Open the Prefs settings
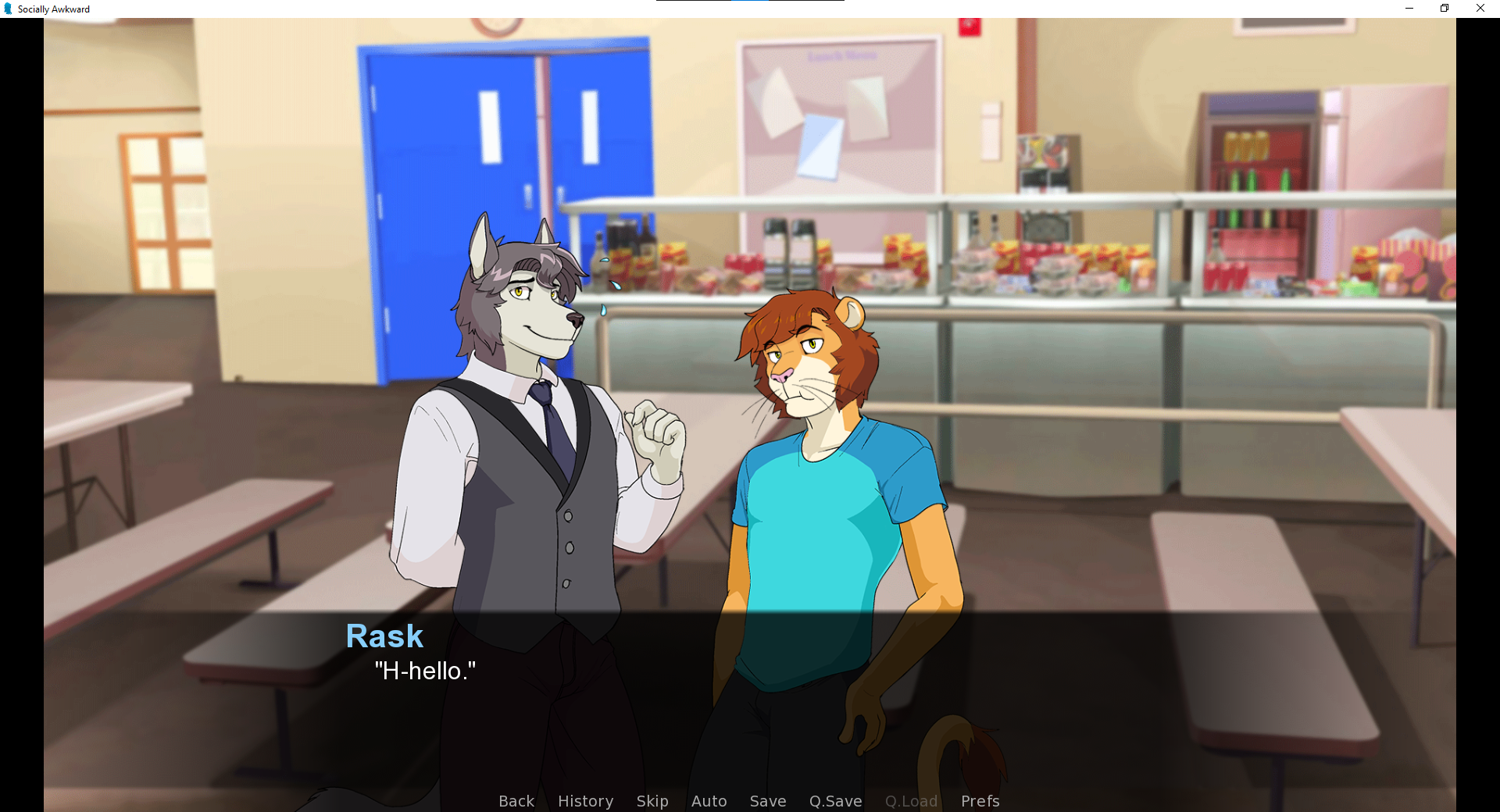Image resolution: width=1500 pixels, height=812 pixels. click(x=980, y=801)
